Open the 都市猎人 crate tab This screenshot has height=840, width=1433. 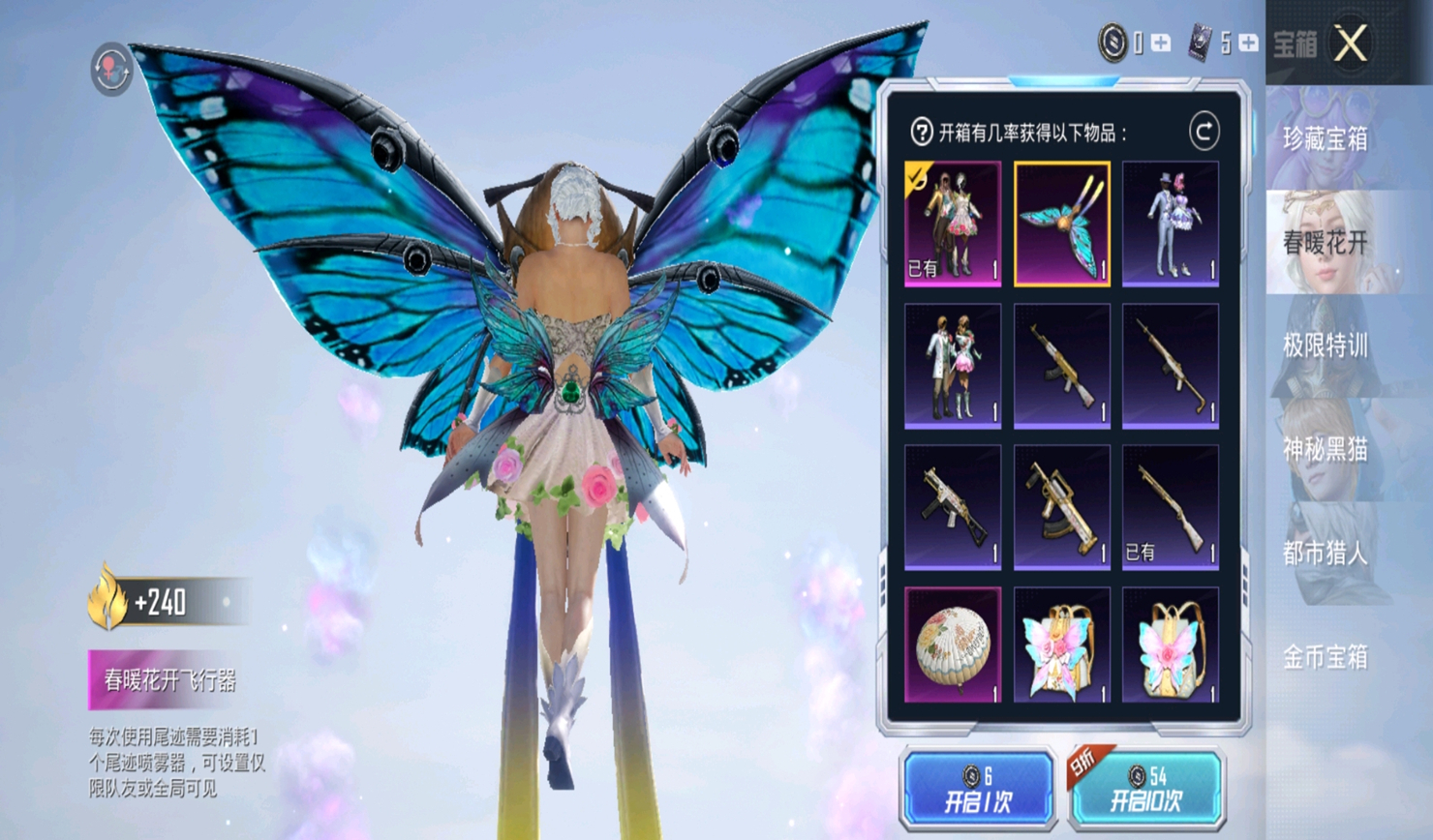1326,554
